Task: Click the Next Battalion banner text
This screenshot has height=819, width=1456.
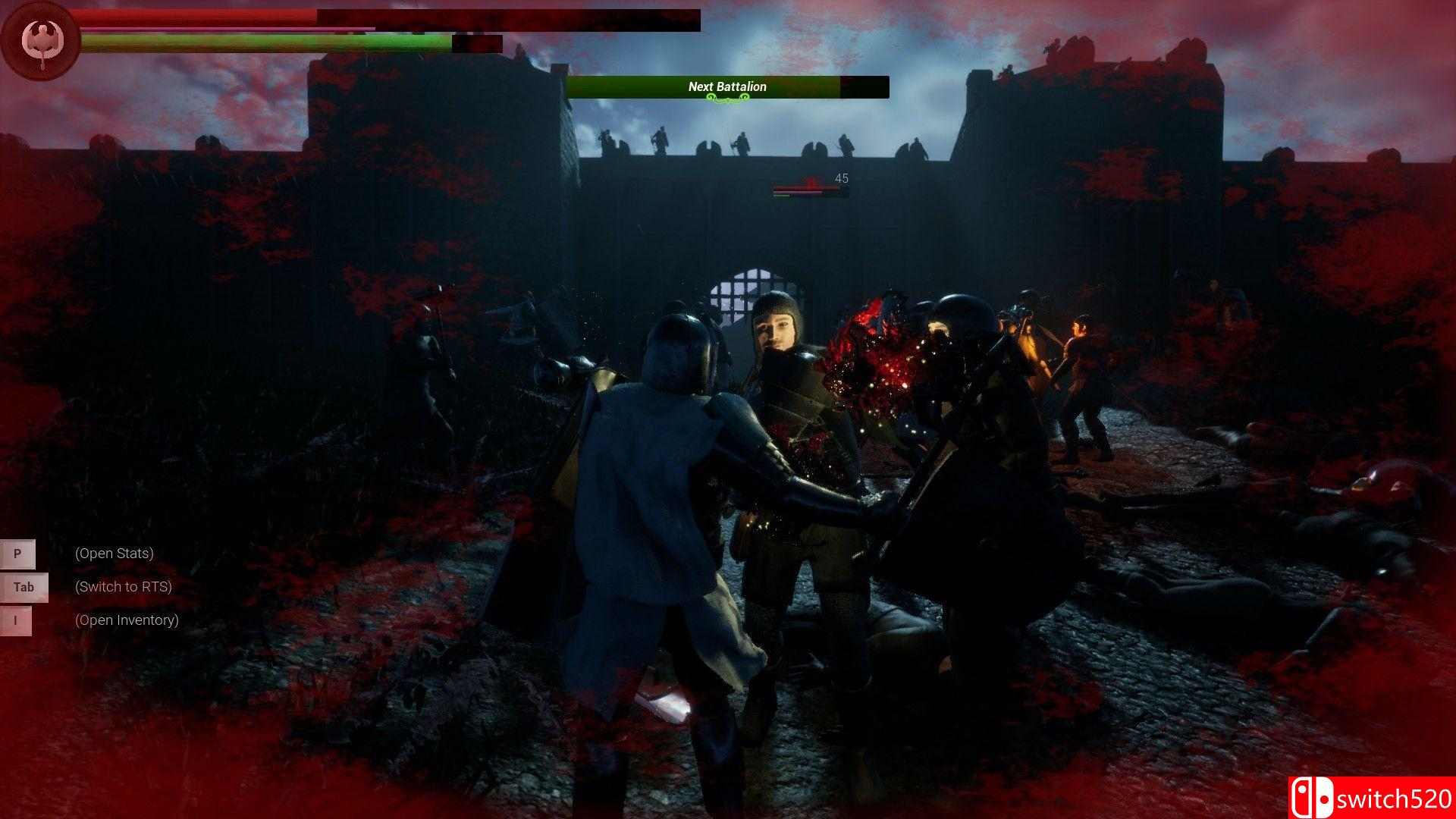Action: pos(726,86)
